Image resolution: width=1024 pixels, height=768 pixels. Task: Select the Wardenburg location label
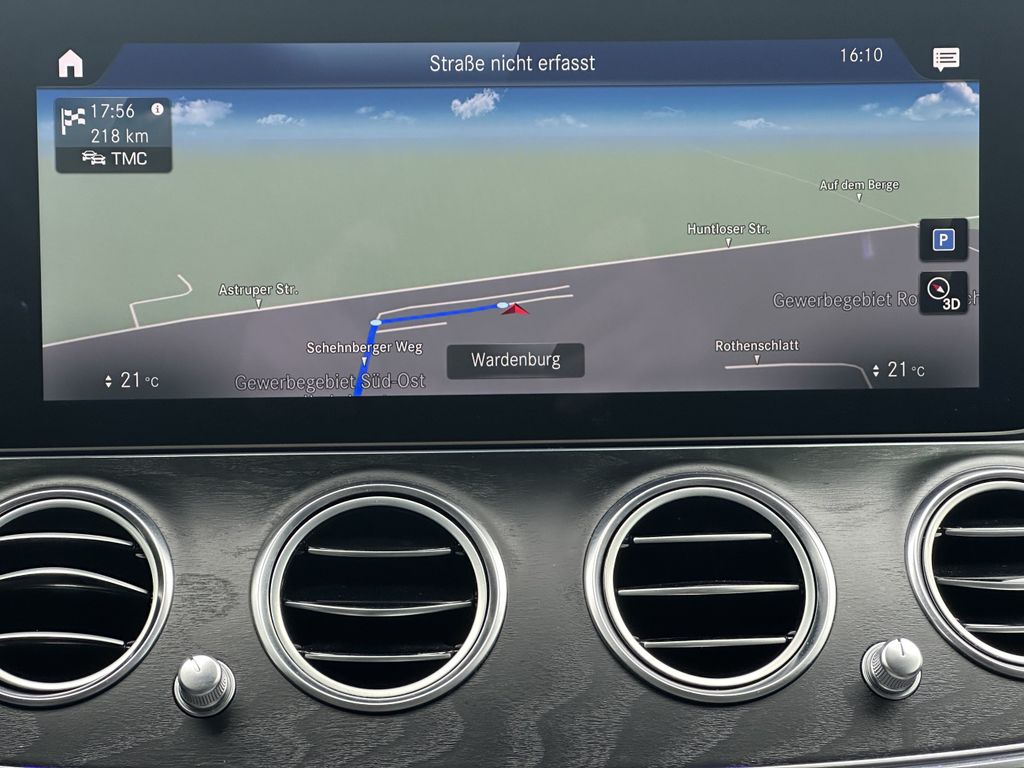tap(515, 360)
